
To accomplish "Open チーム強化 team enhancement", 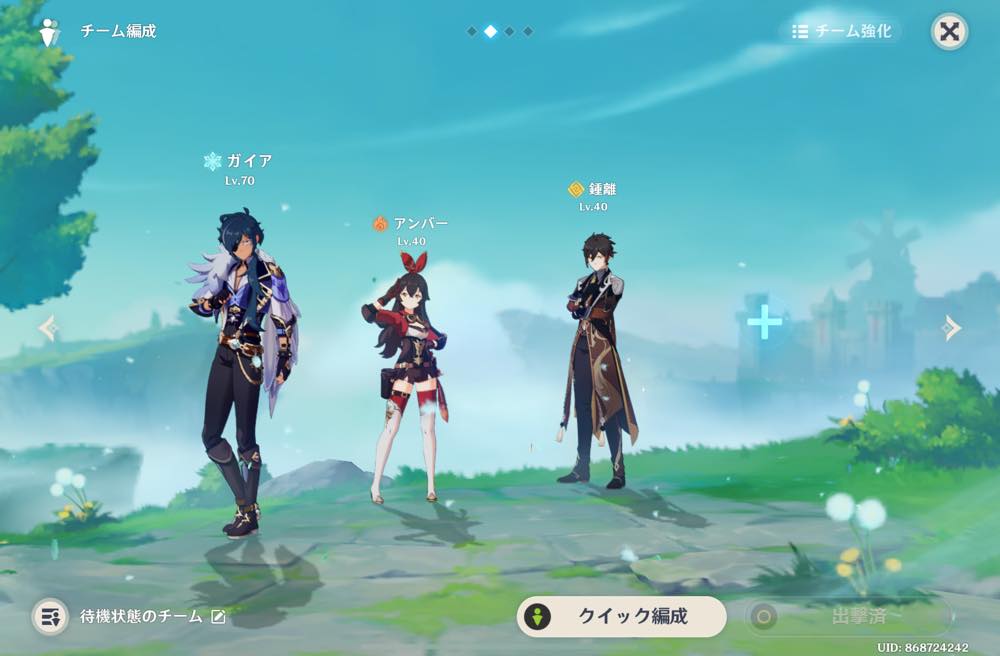I will point(841,31).
